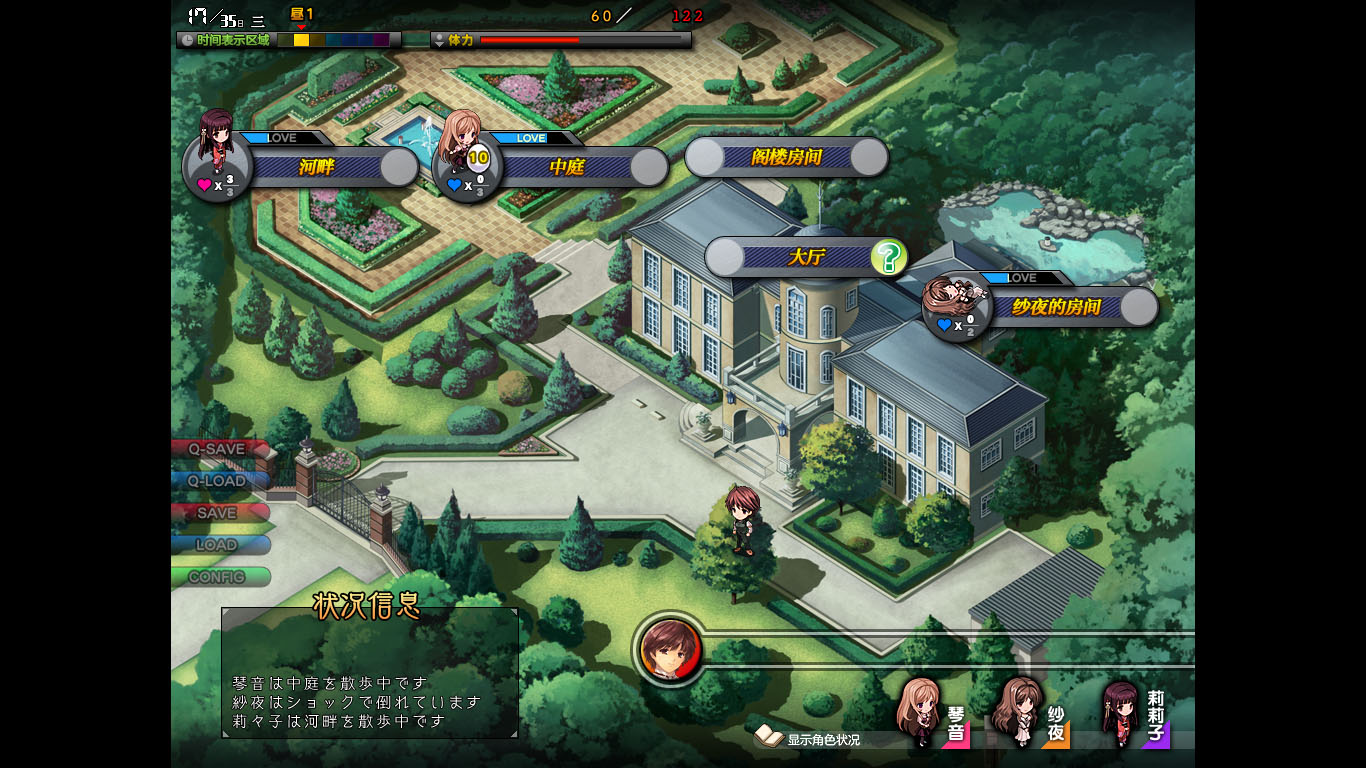Image resolution: width=1366 pixels, height=768 pixels.
Task: Open the SAVE menu
Action: (x=218, y=513)
